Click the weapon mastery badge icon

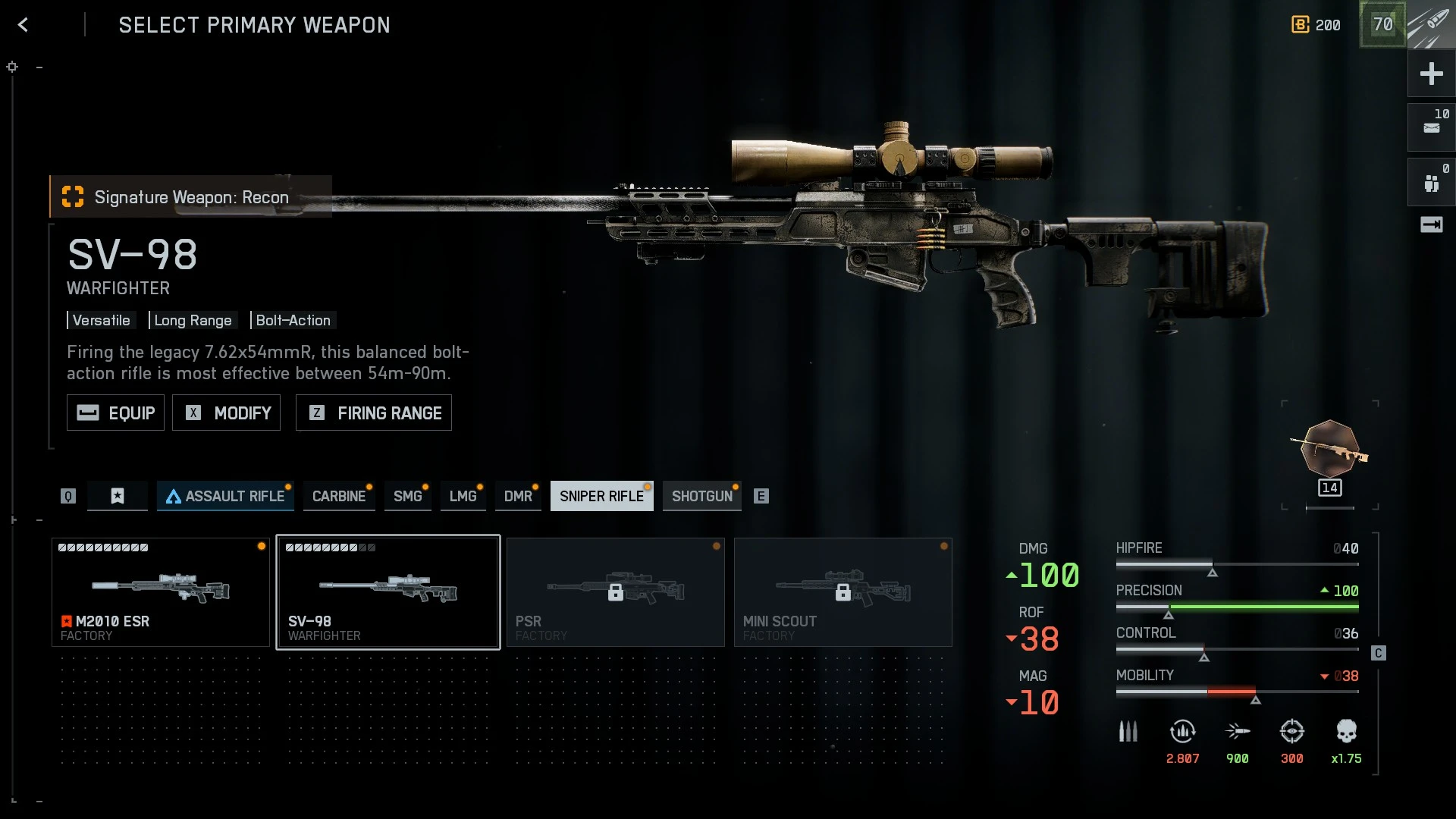[x=1330, y=450]
